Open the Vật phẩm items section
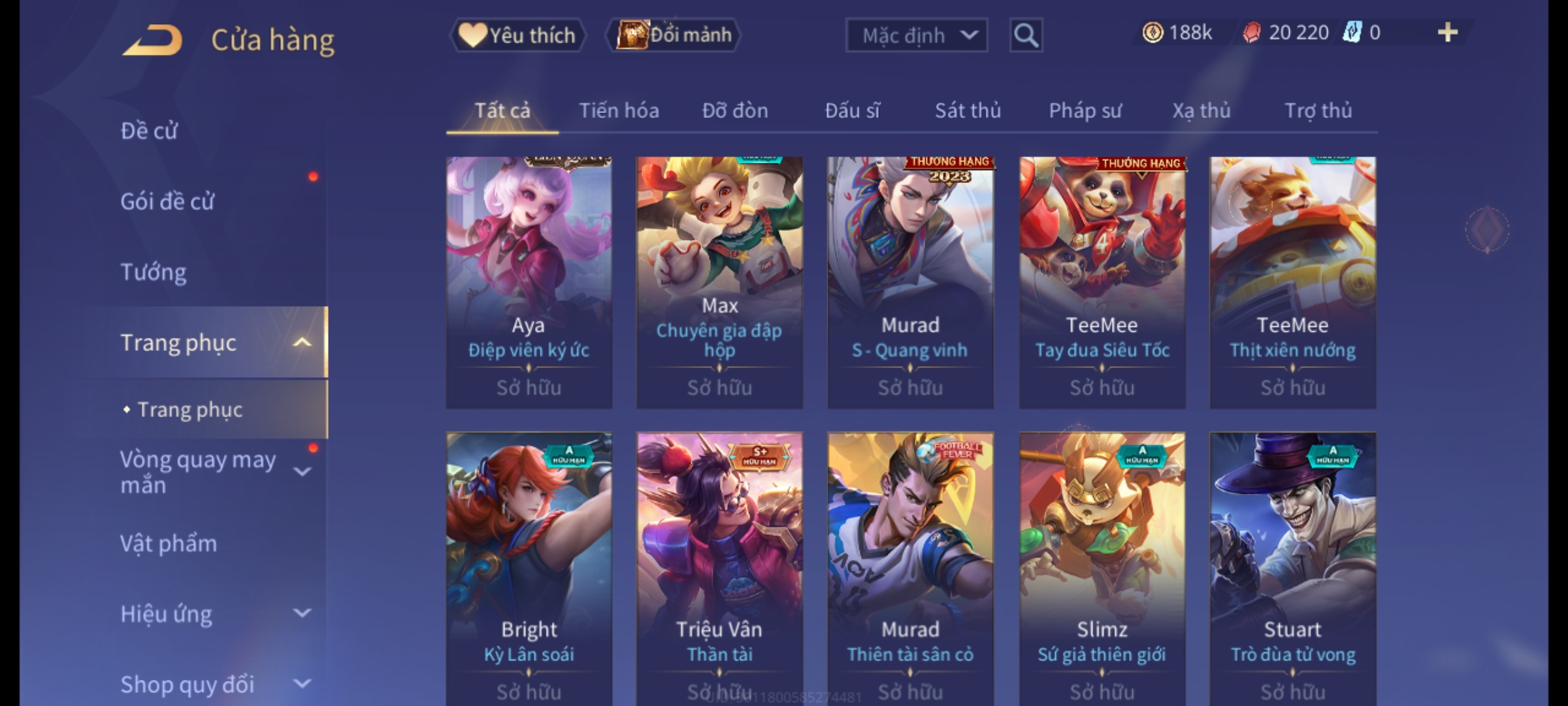 (169, 544)
